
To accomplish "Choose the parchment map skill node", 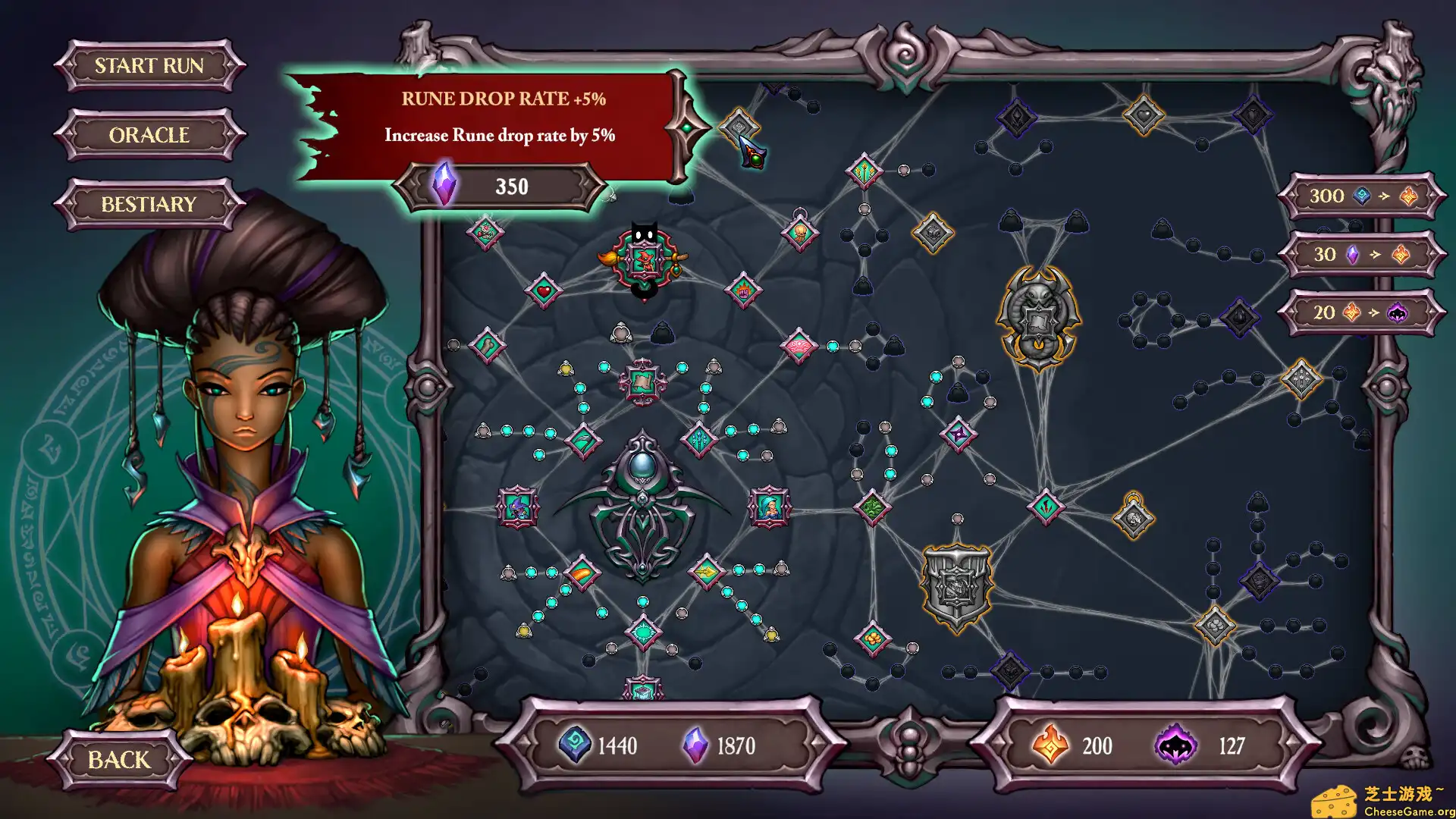I will tap(642, 381).
